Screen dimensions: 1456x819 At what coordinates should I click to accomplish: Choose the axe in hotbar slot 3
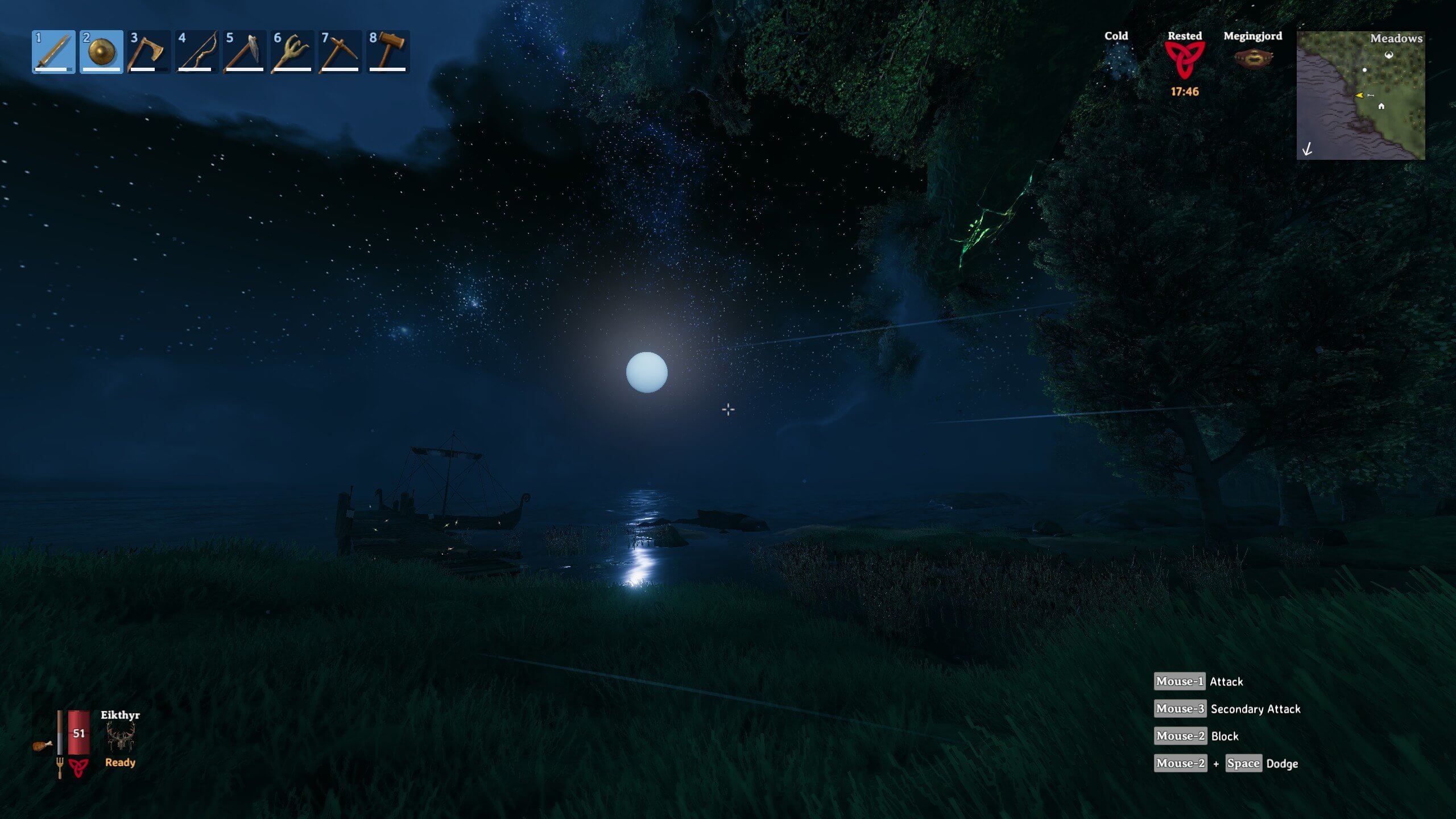pos(148,52)
